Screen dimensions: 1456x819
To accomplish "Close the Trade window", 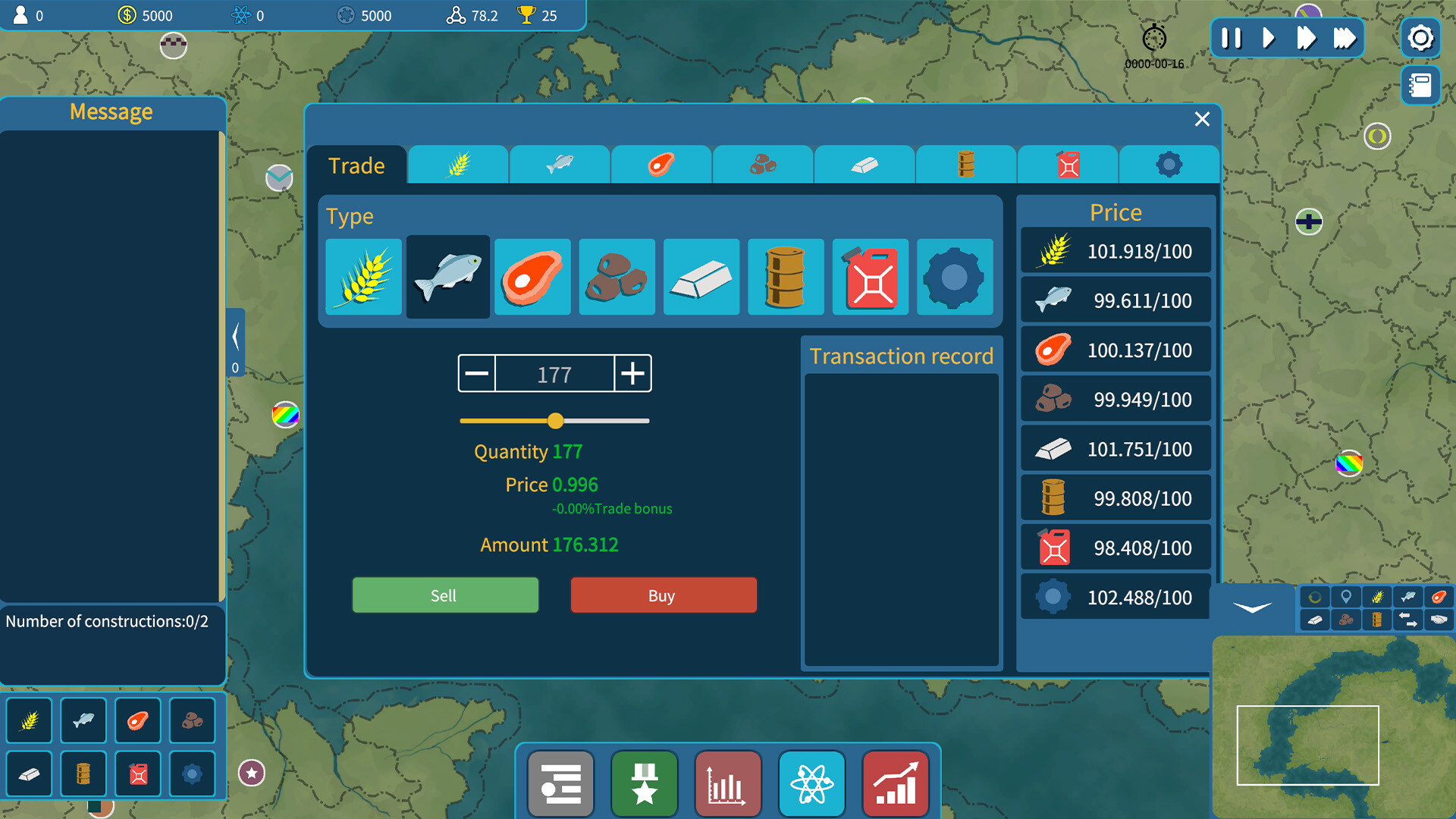I will pyautogui.click(x=1202, y=119).
